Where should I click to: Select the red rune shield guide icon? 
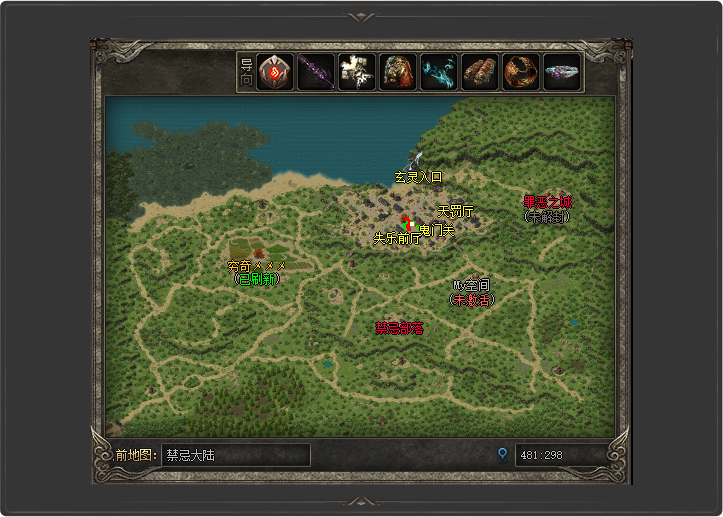tap(274, 73)
